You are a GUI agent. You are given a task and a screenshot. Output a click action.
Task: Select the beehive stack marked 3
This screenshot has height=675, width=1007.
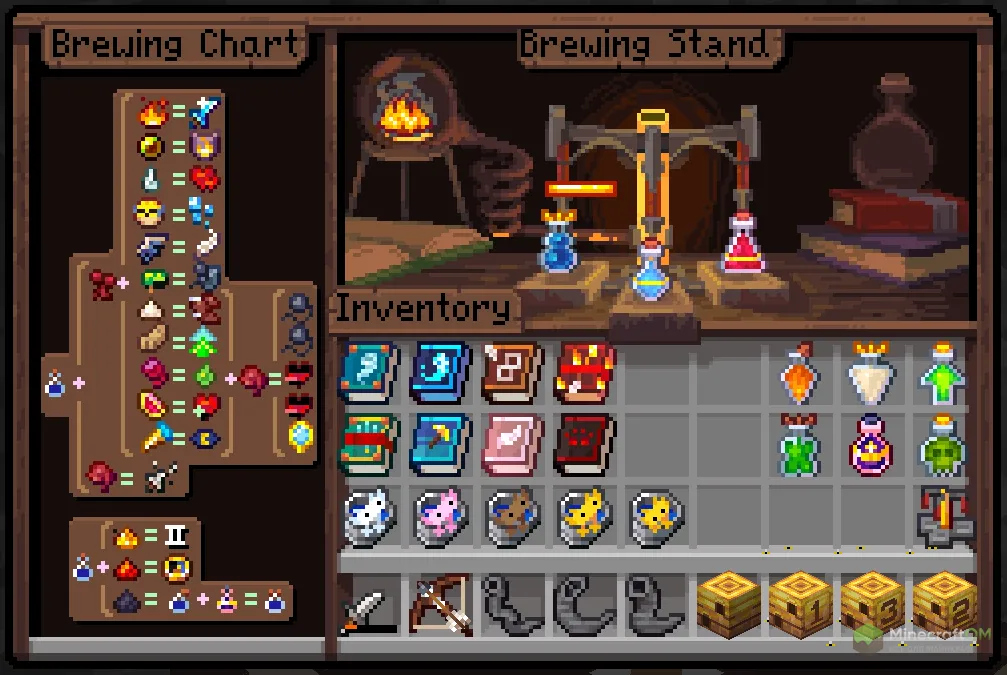(871, 603)
